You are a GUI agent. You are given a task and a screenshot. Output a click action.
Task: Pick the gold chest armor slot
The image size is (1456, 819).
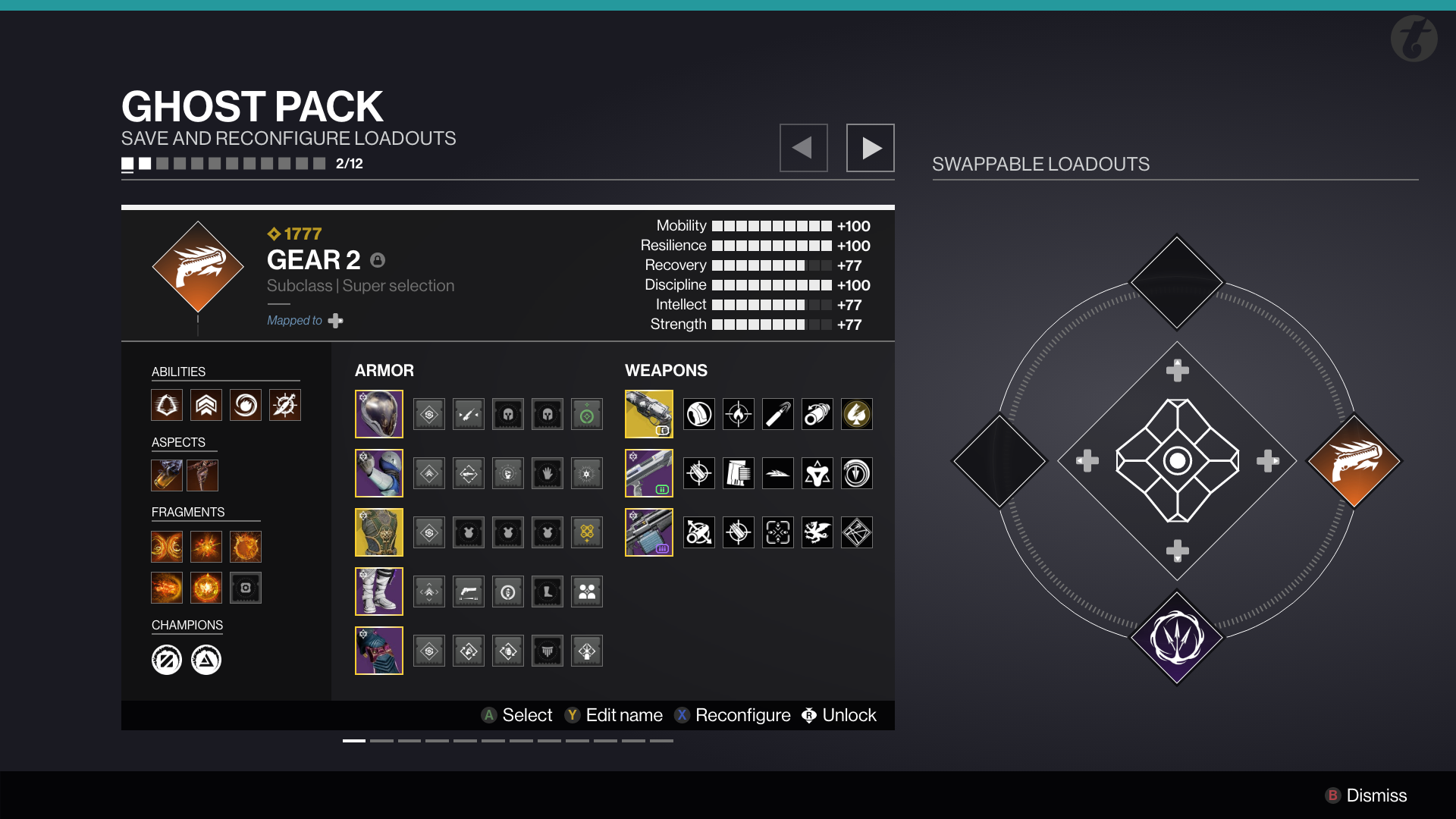point(379,532)
